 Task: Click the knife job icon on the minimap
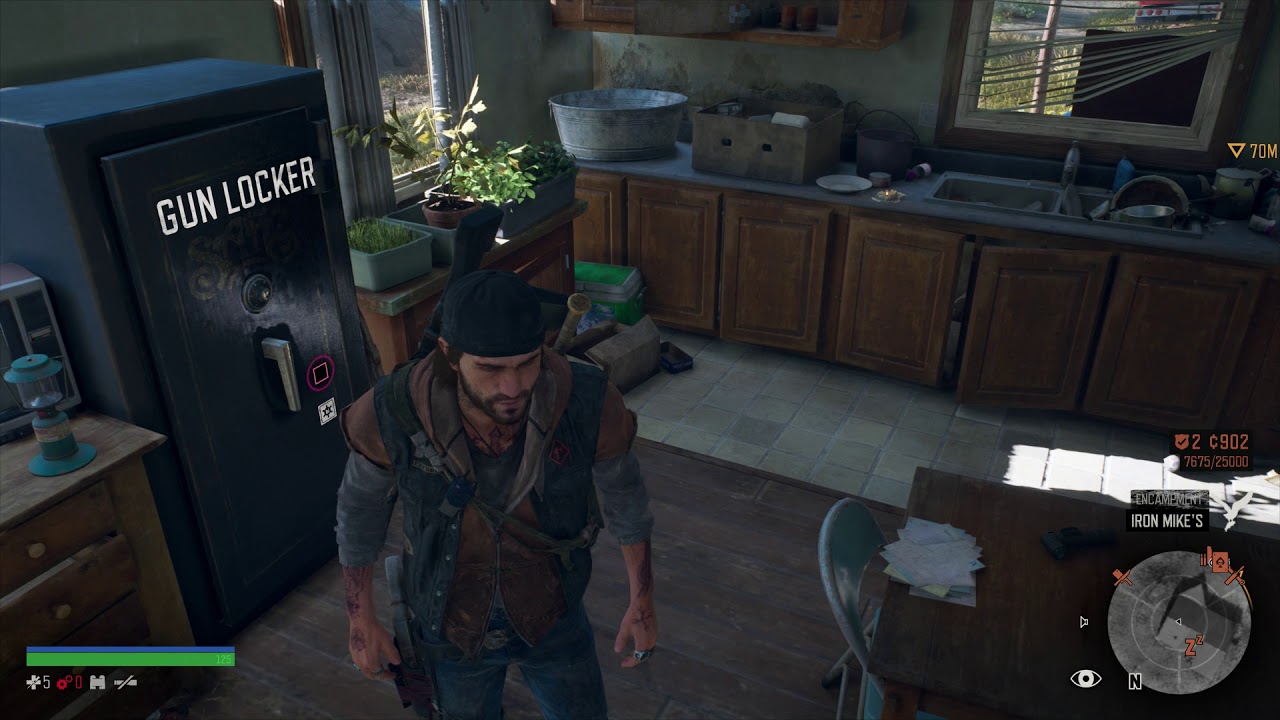1122,577
